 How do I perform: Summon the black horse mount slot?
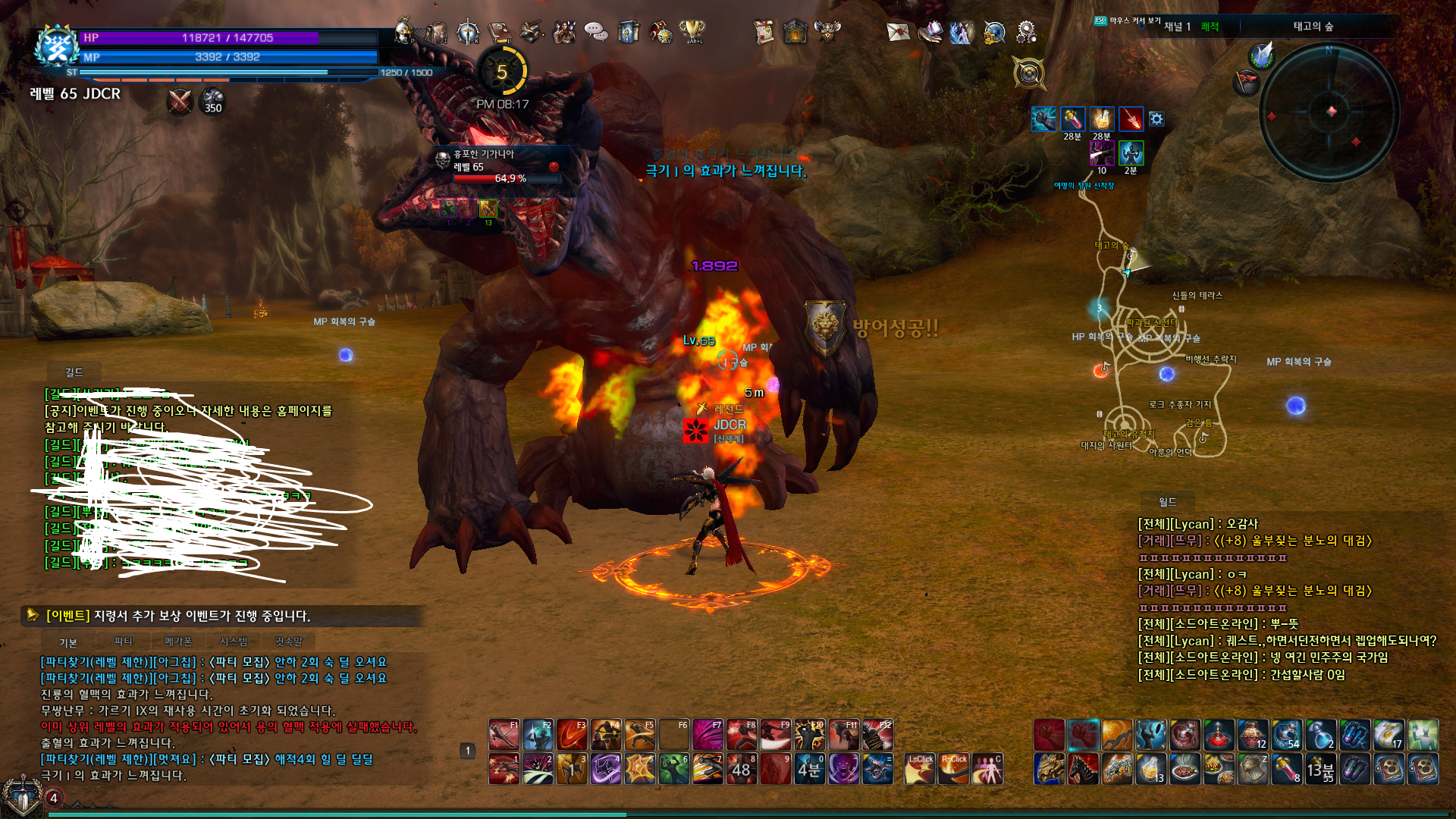(x=1083, y=769)
